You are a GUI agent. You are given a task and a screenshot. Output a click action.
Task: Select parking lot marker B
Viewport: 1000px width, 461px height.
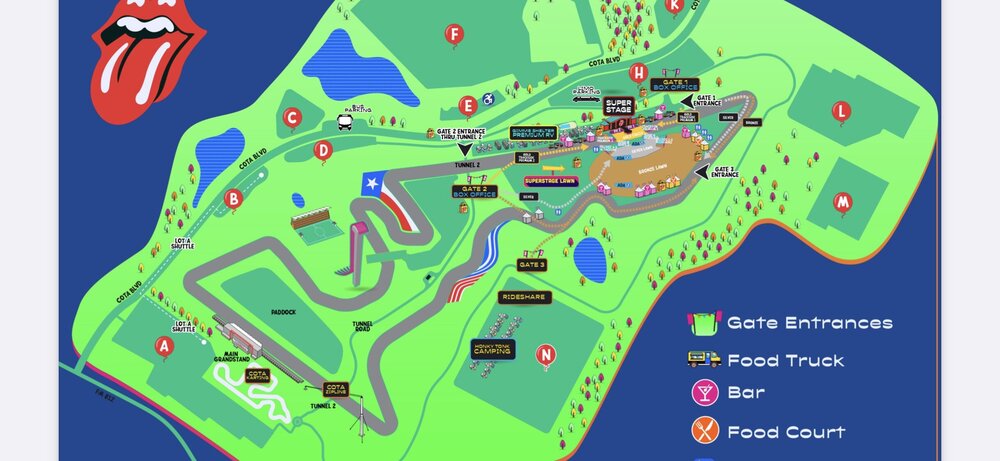tap(233, 199)
